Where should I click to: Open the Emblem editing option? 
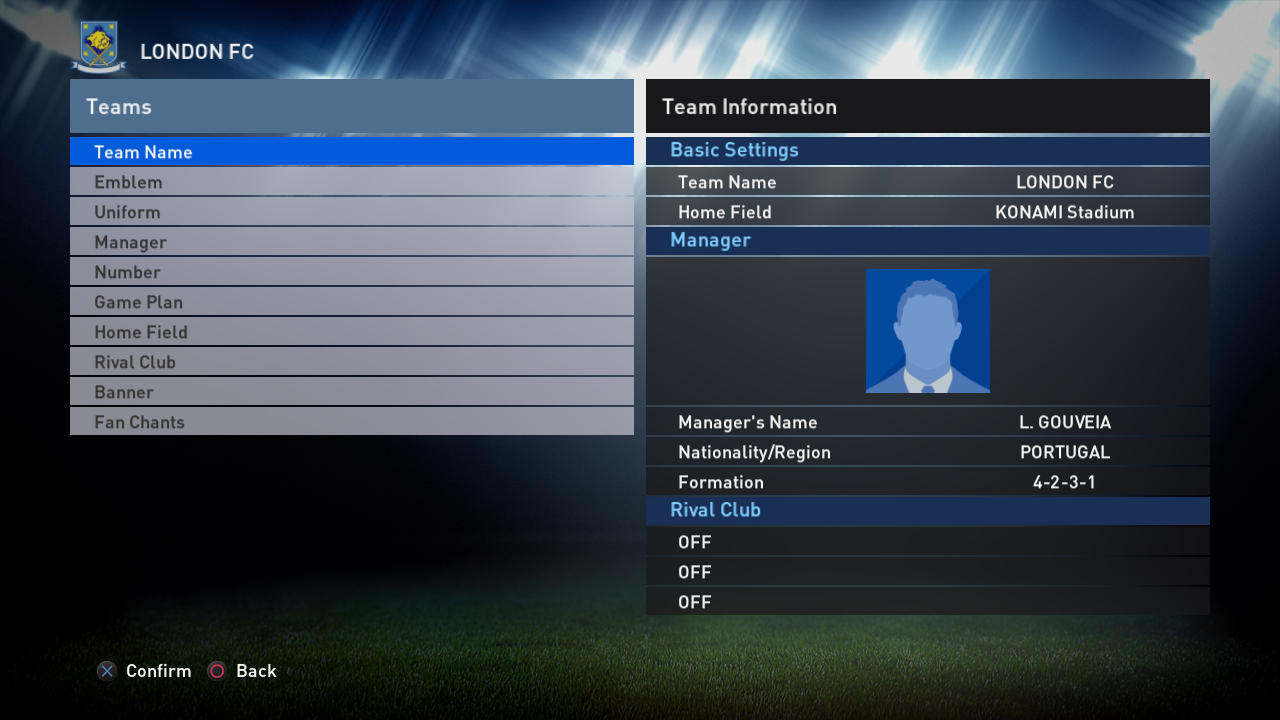click(351, 182)
